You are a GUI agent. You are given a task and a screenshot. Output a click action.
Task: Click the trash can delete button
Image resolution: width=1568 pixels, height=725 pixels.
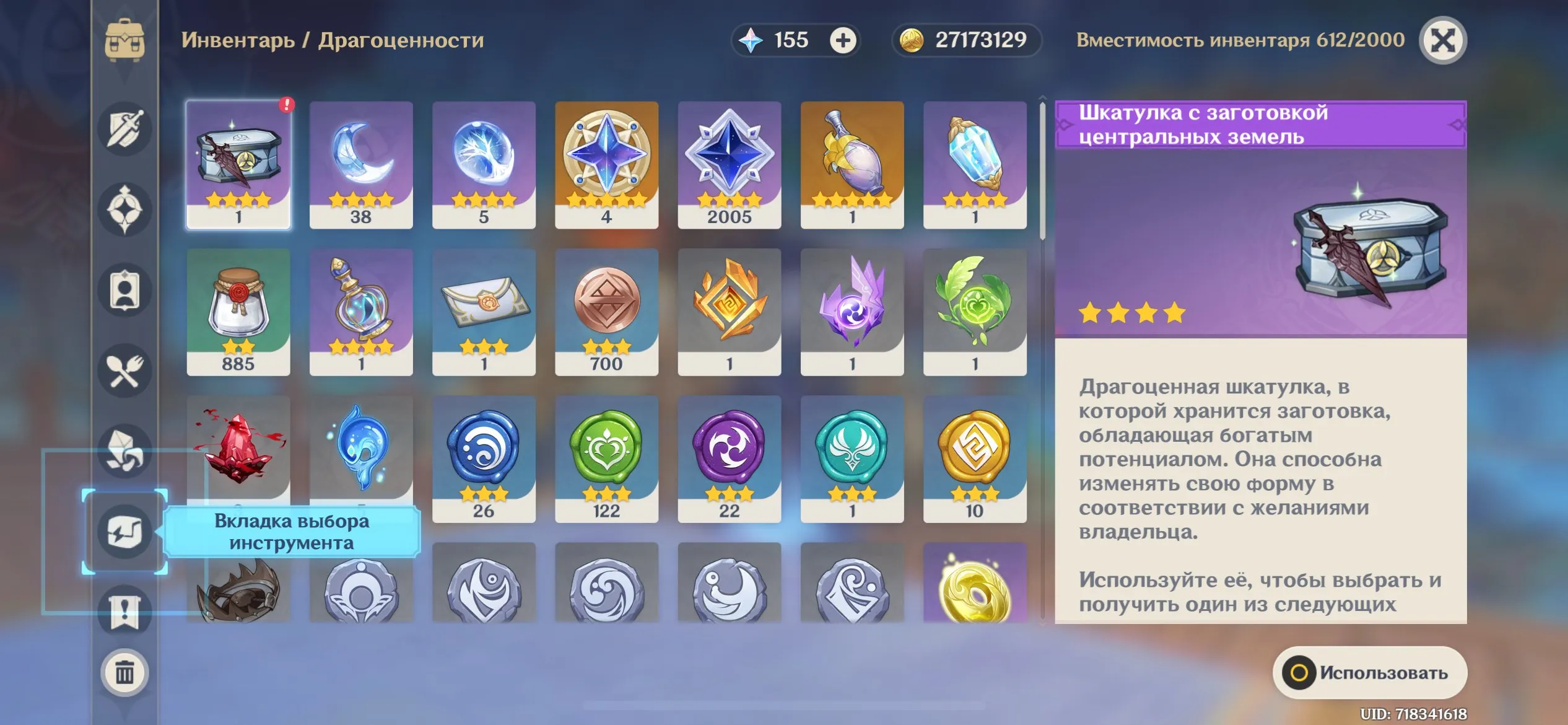[x=124, y=673]
